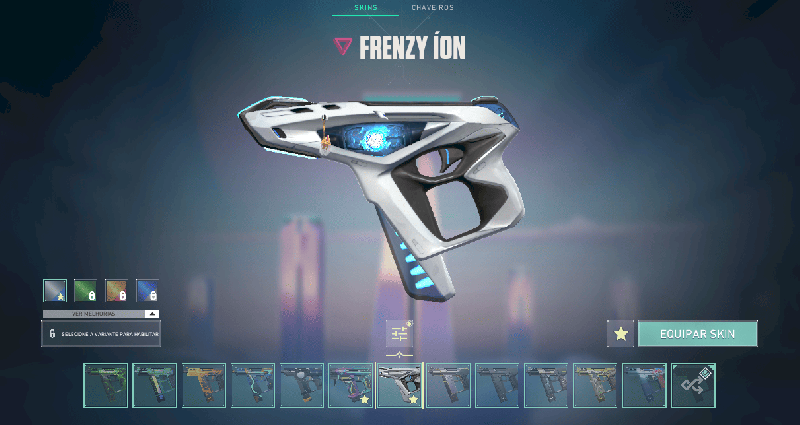Choose the locked green color variant
The width and height of the screenshot is (800, 425).
85,290
